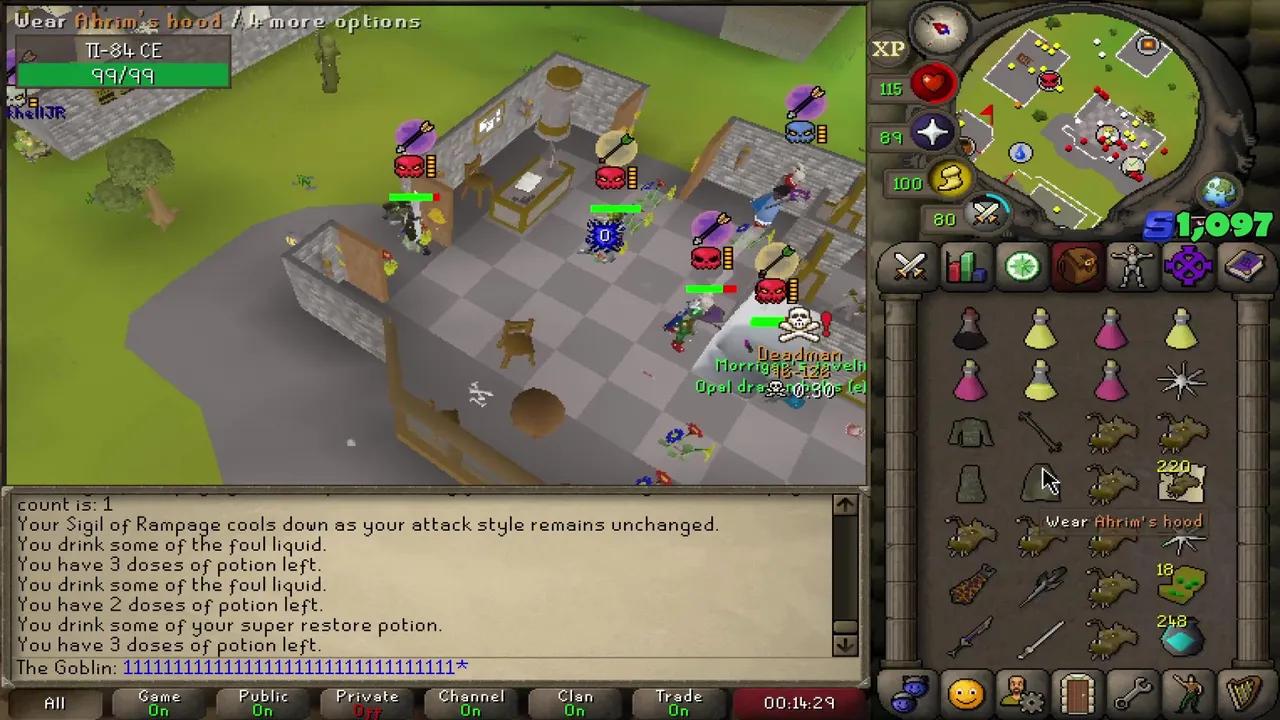The width and height of the screenshot is (1280, 720).
Task: Switch to the Skills tab
Action: tap(965, 264)
